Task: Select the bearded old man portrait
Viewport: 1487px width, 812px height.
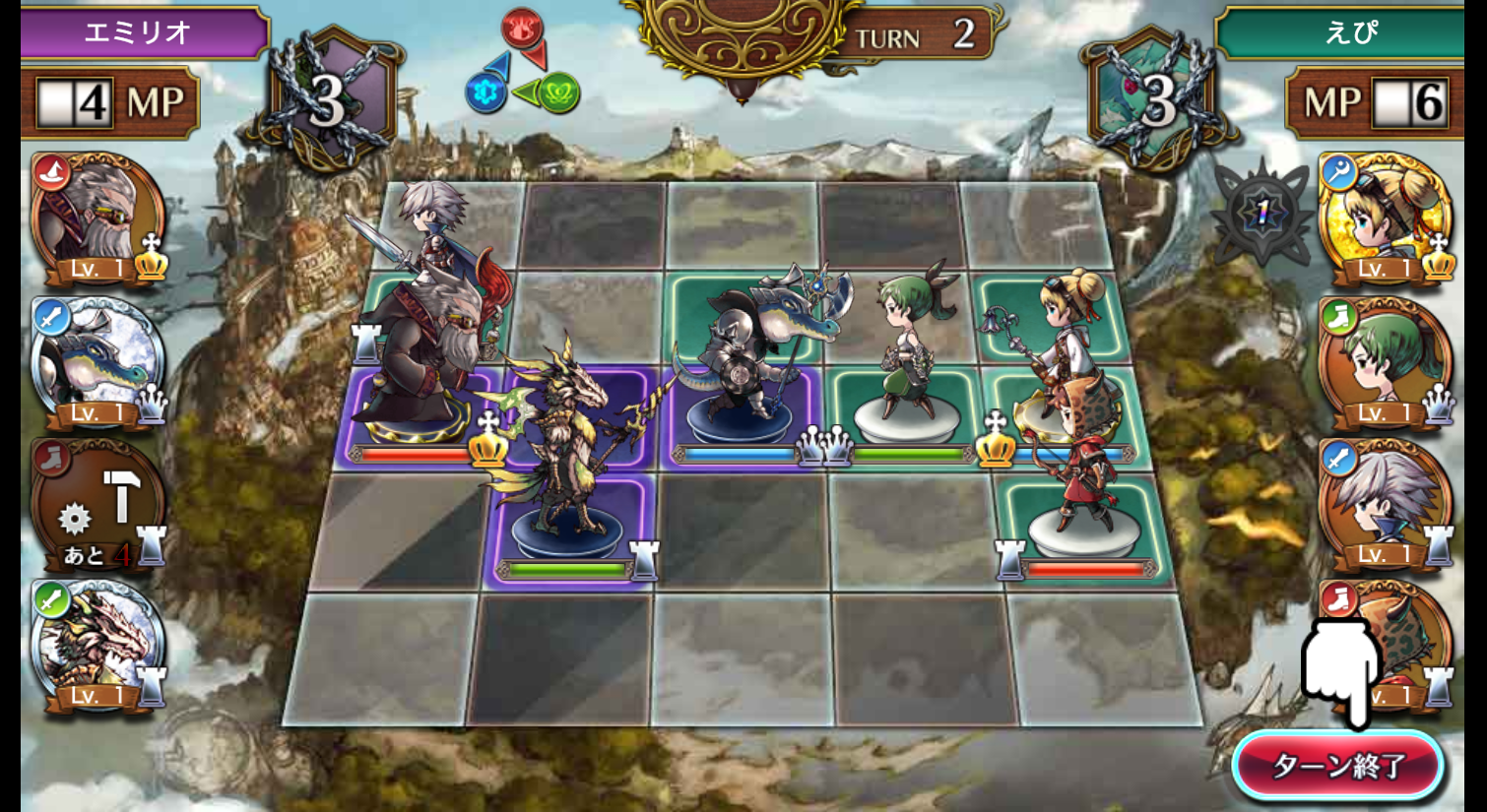Action: 97,219
